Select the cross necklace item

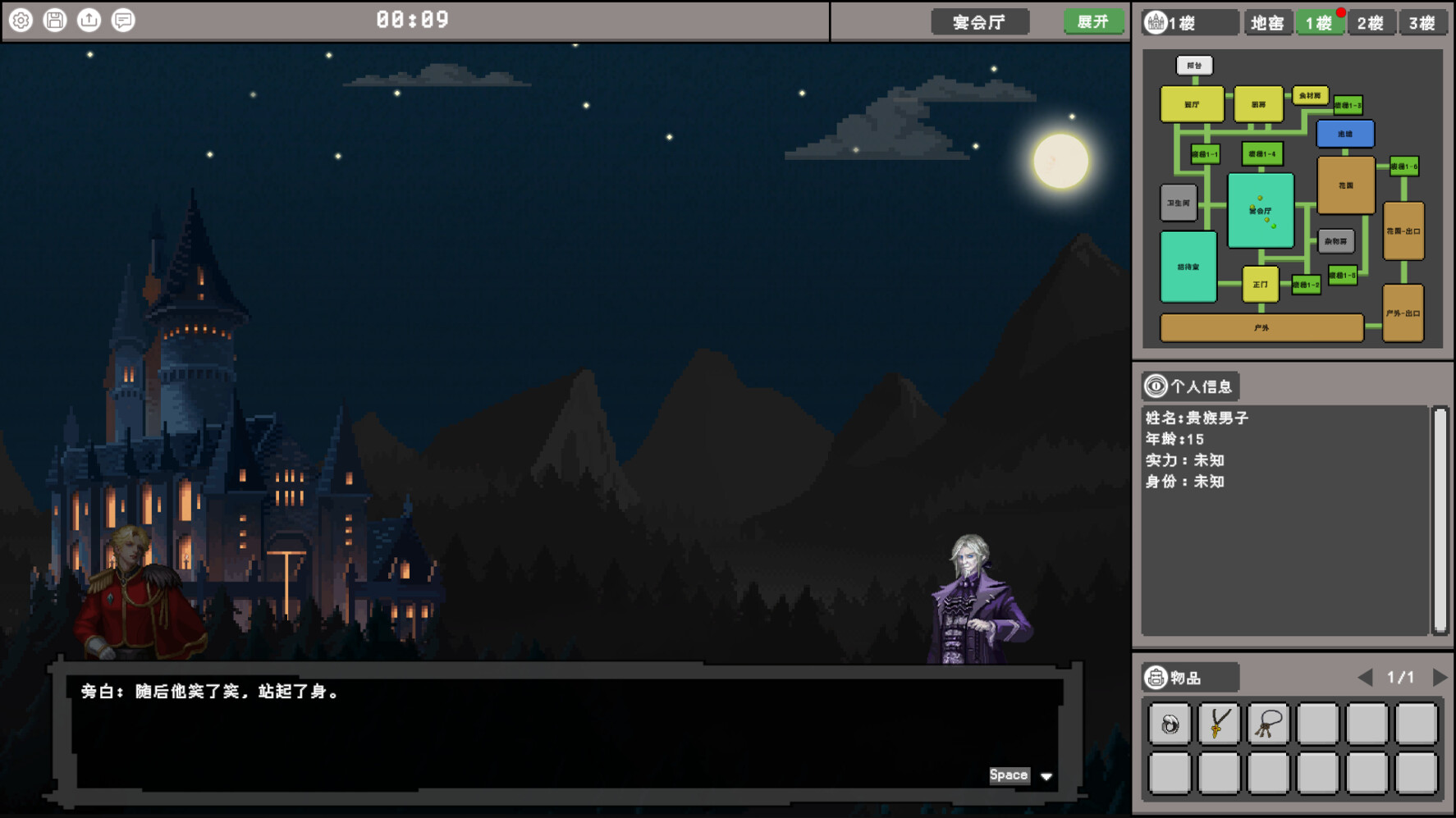[1218, 724]
